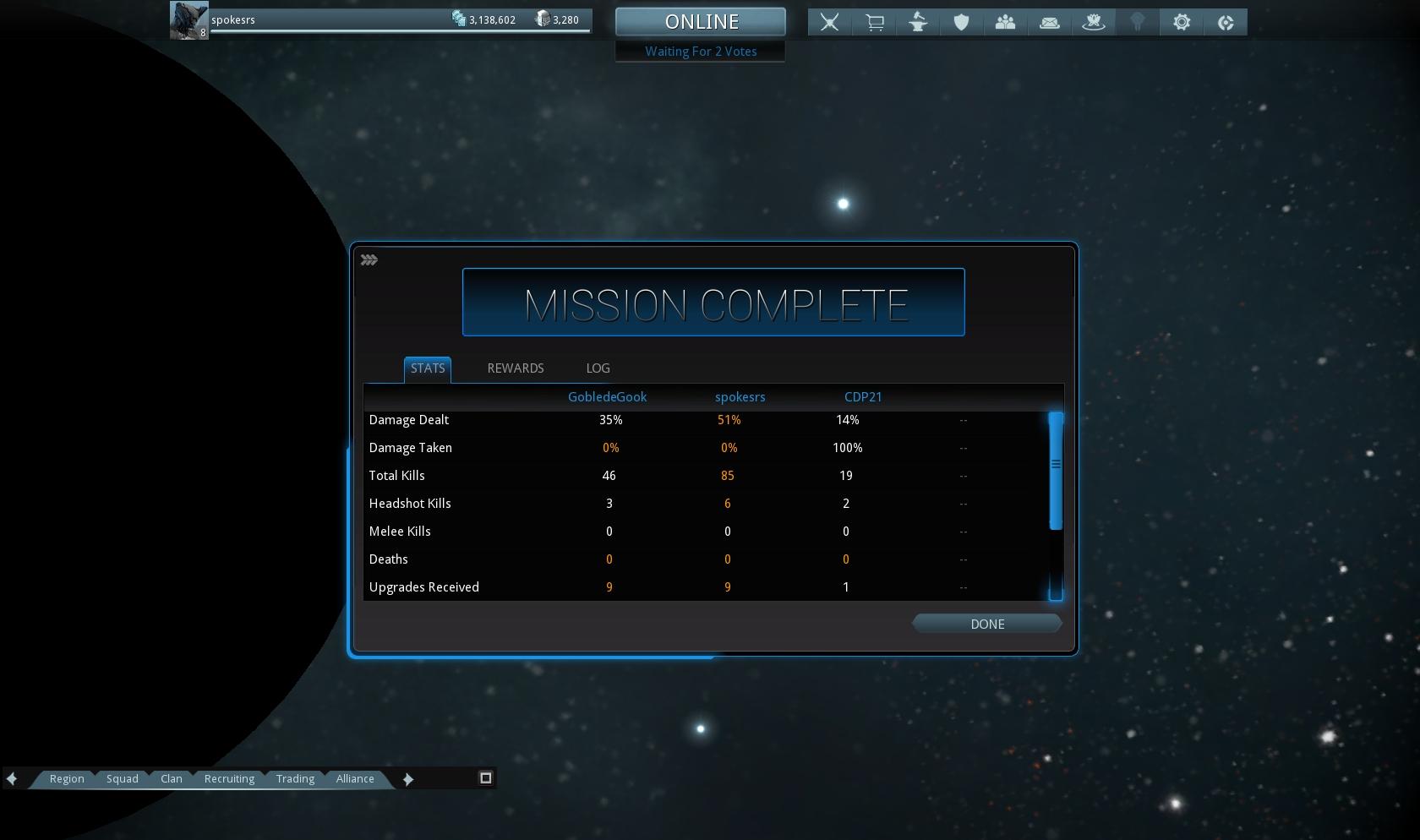This screenshot has width=1420, height=840.
Task: Click the circular icon right of the gear
Action: [1226, 23]
